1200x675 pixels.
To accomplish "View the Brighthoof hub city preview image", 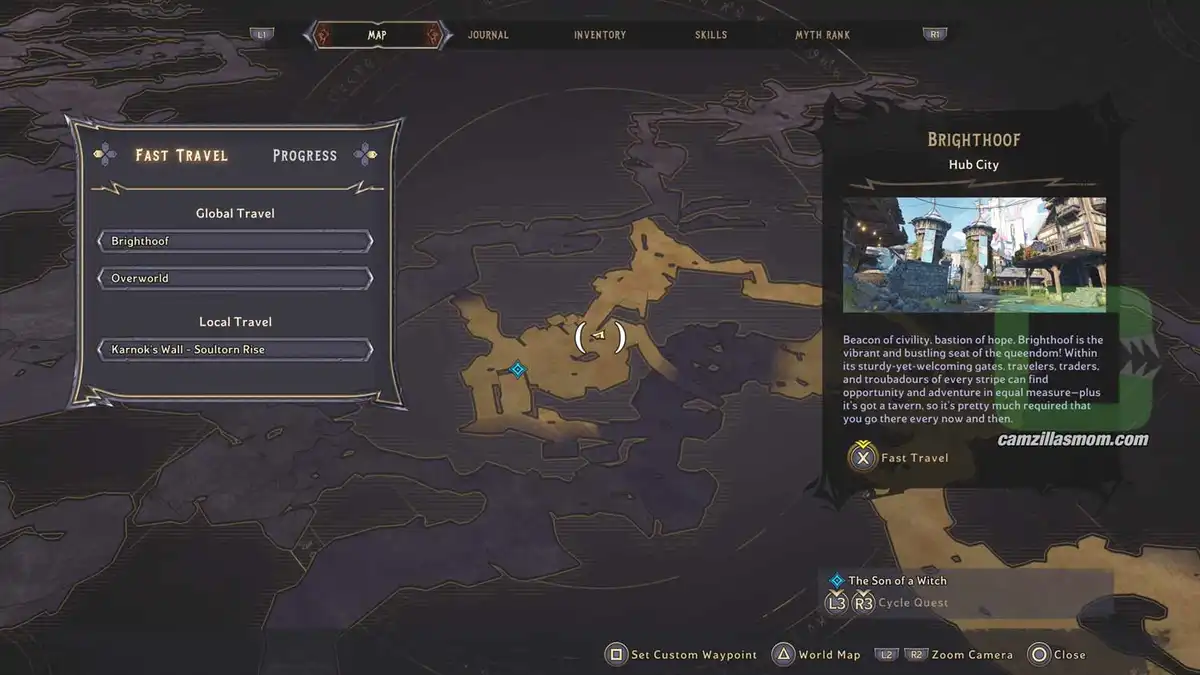I will [974, 254].
